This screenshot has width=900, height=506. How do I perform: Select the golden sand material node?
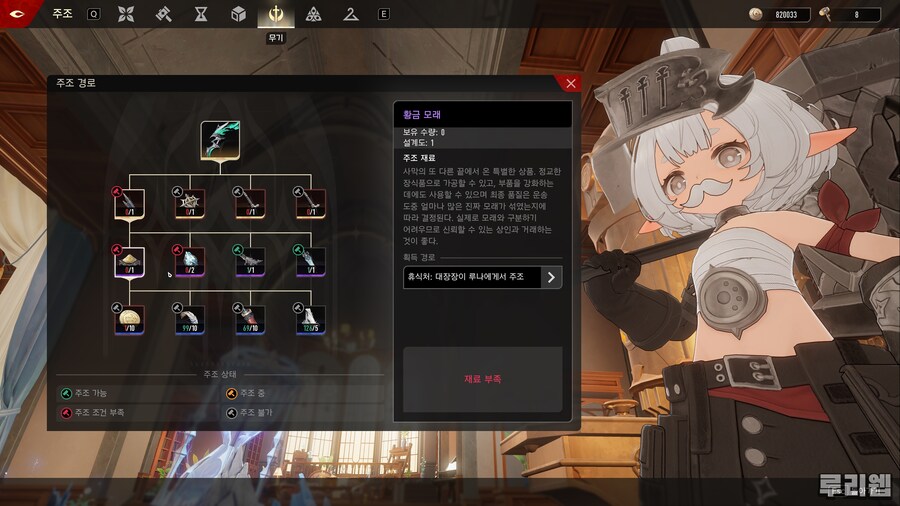(130, 262)
